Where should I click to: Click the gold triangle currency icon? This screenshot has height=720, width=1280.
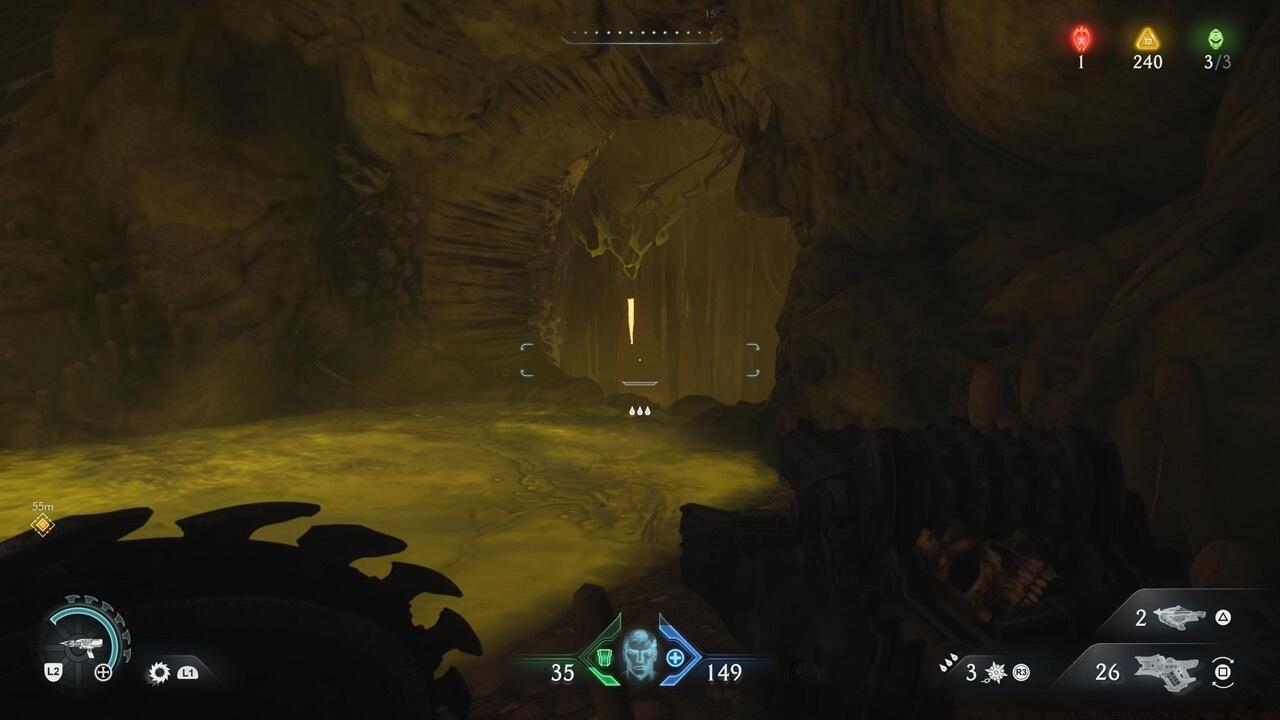pos(1147,39)
